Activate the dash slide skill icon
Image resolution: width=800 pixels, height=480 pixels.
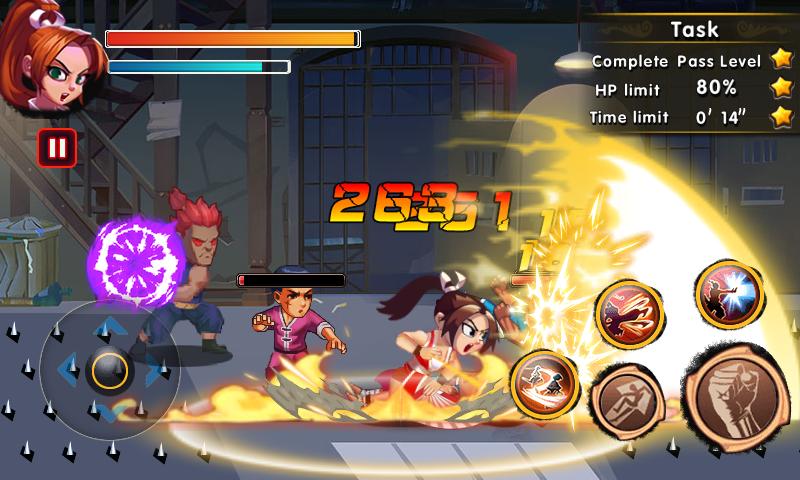[x=544, y=385]
